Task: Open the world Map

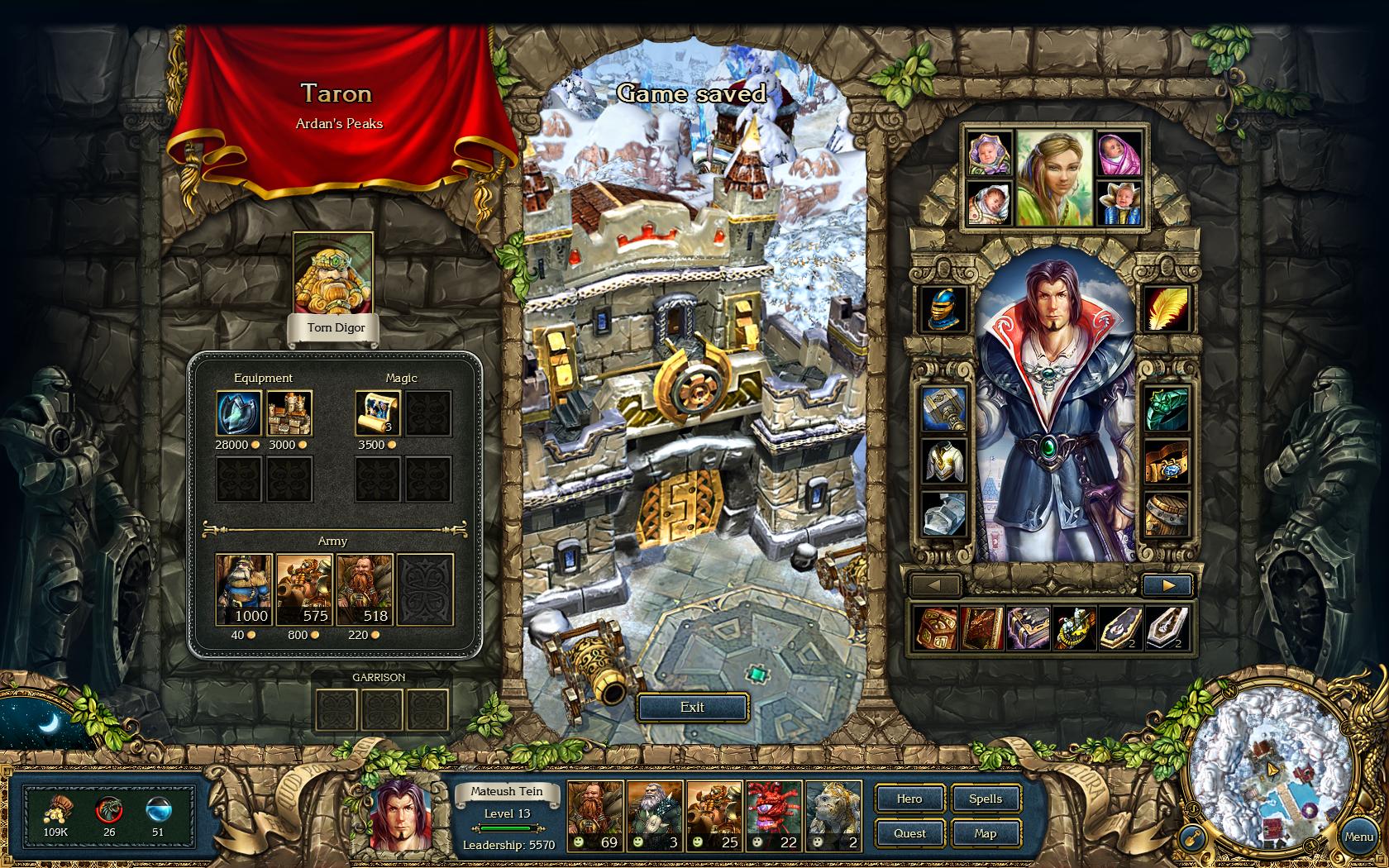Action: (x=986, y=833)
